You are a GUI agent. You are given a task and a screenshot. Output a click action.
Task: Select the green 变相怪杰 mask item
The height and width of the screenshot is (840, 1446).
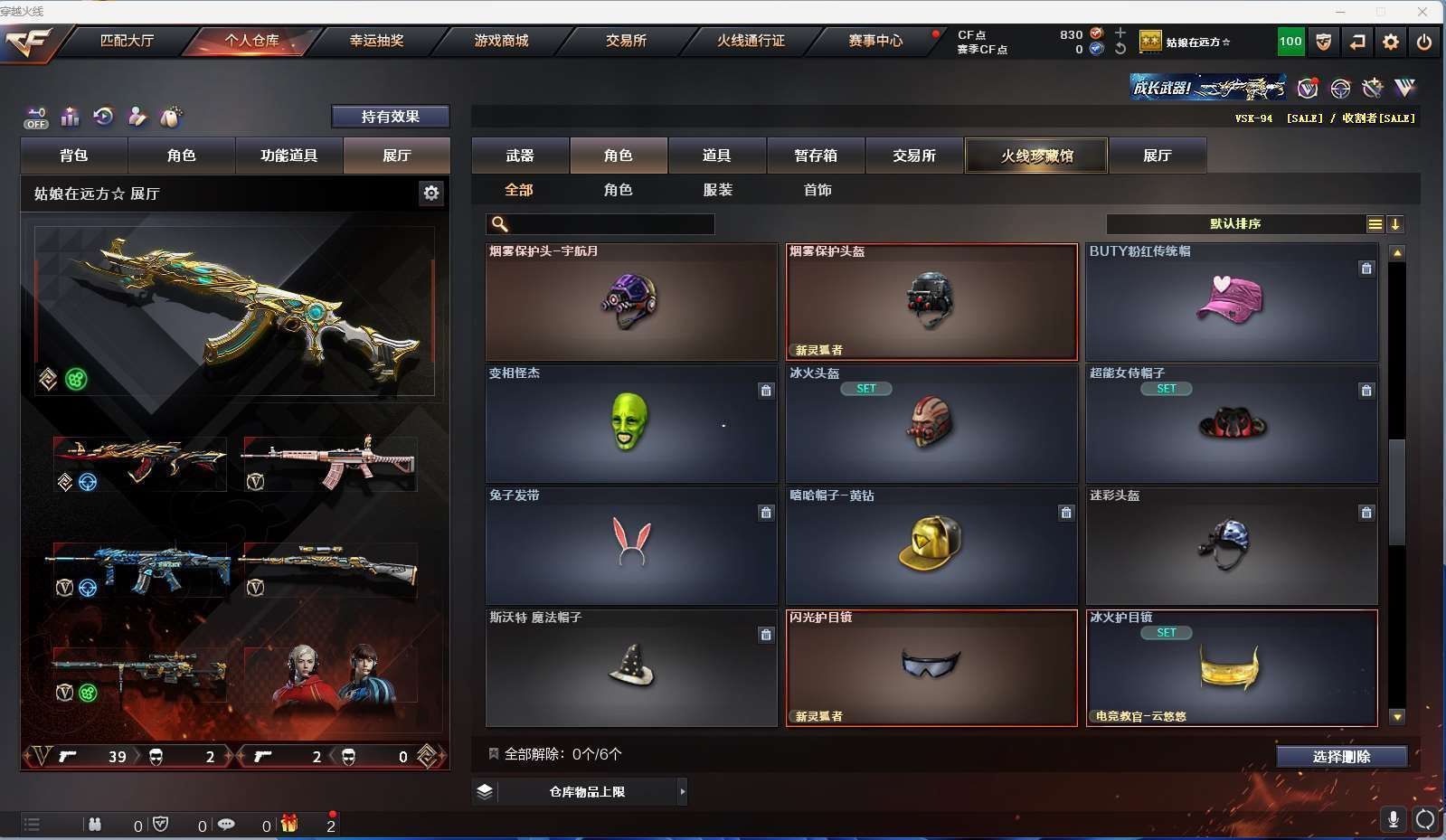(630, 423)
